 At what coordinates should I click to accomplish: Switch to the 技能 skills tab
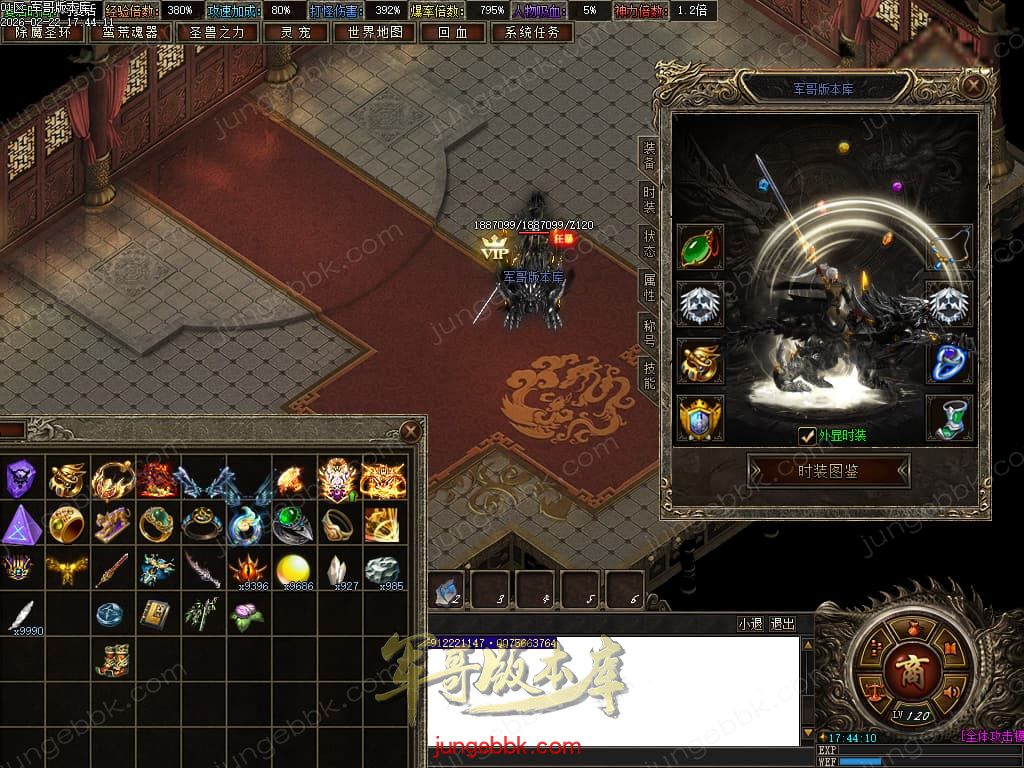[x=649, y=376]
